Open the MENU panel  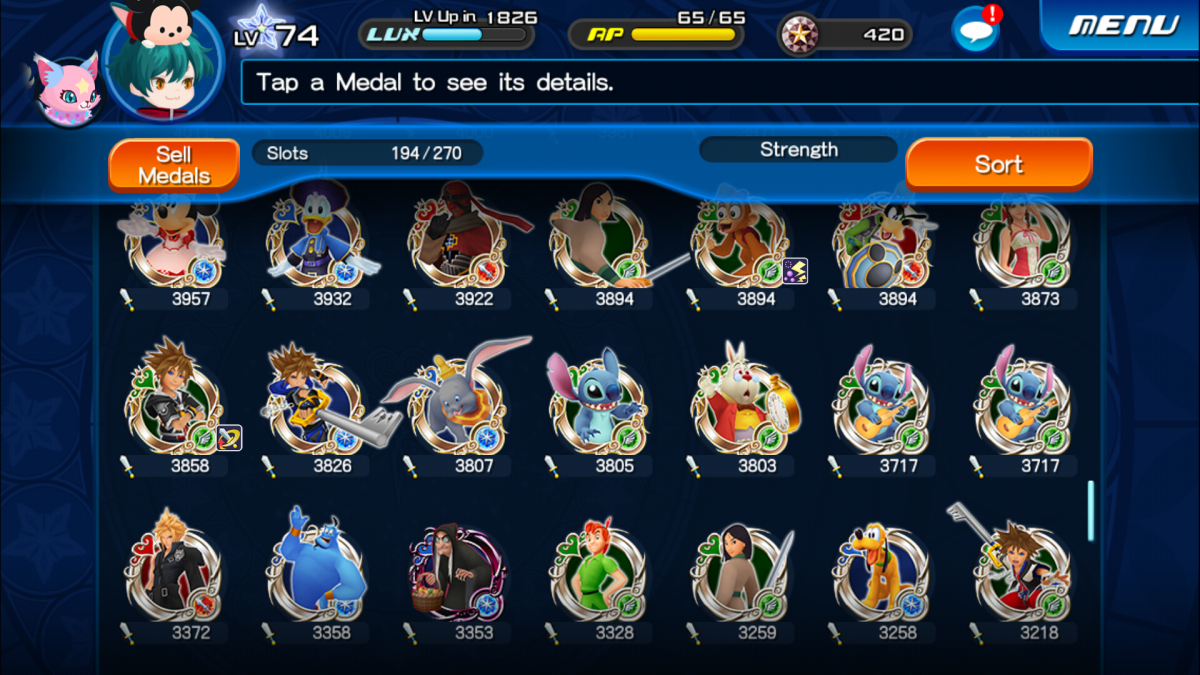click(x=1123, y=26)
